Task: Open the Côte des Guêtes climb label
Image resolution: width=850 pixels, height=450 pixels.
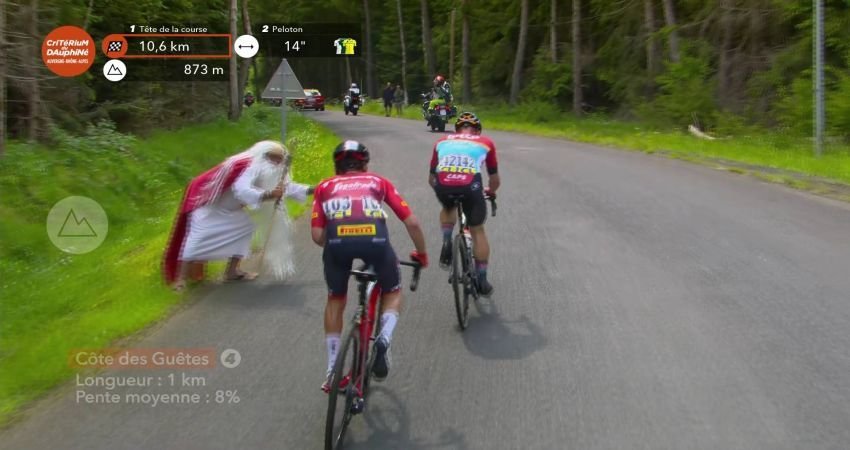Action: (145, 358)
